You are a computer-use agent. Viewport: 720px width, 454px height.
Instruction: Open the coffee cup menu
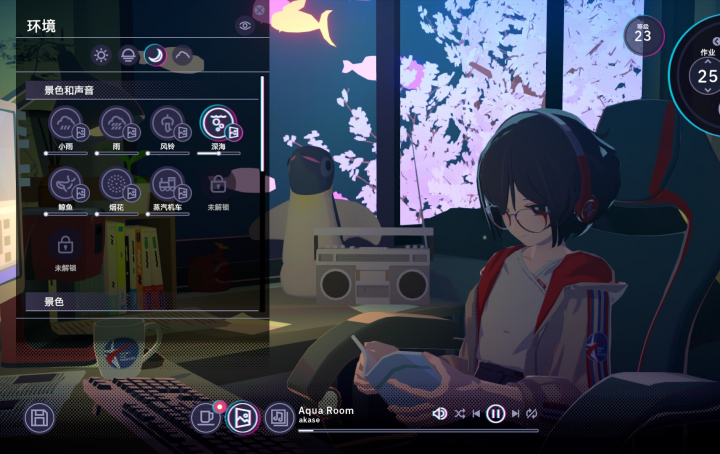[x=207, y=417]
